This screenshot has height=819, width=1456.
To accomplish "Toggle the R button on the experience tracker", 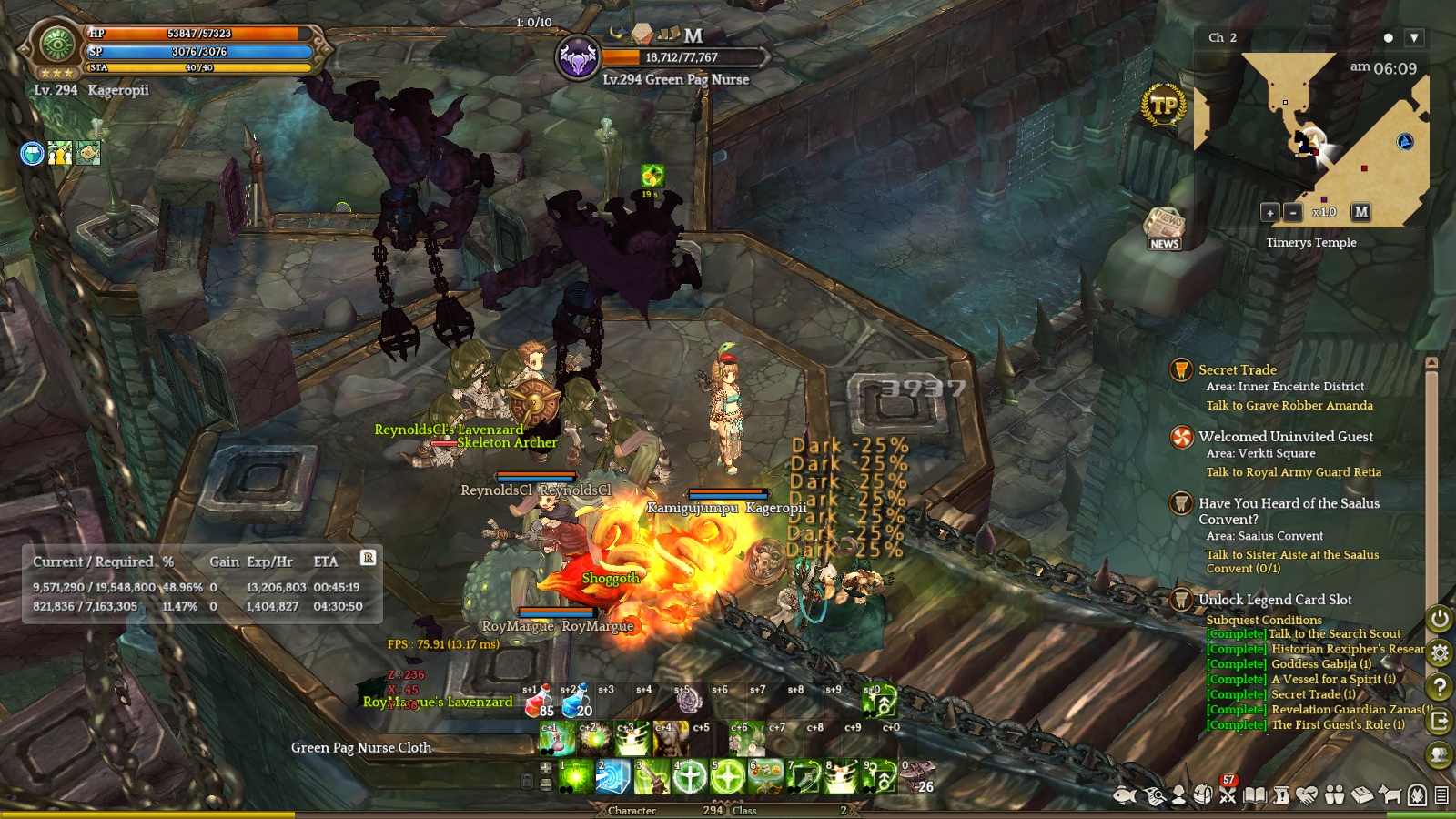I will pyautogui.click(x=369, y=558).
